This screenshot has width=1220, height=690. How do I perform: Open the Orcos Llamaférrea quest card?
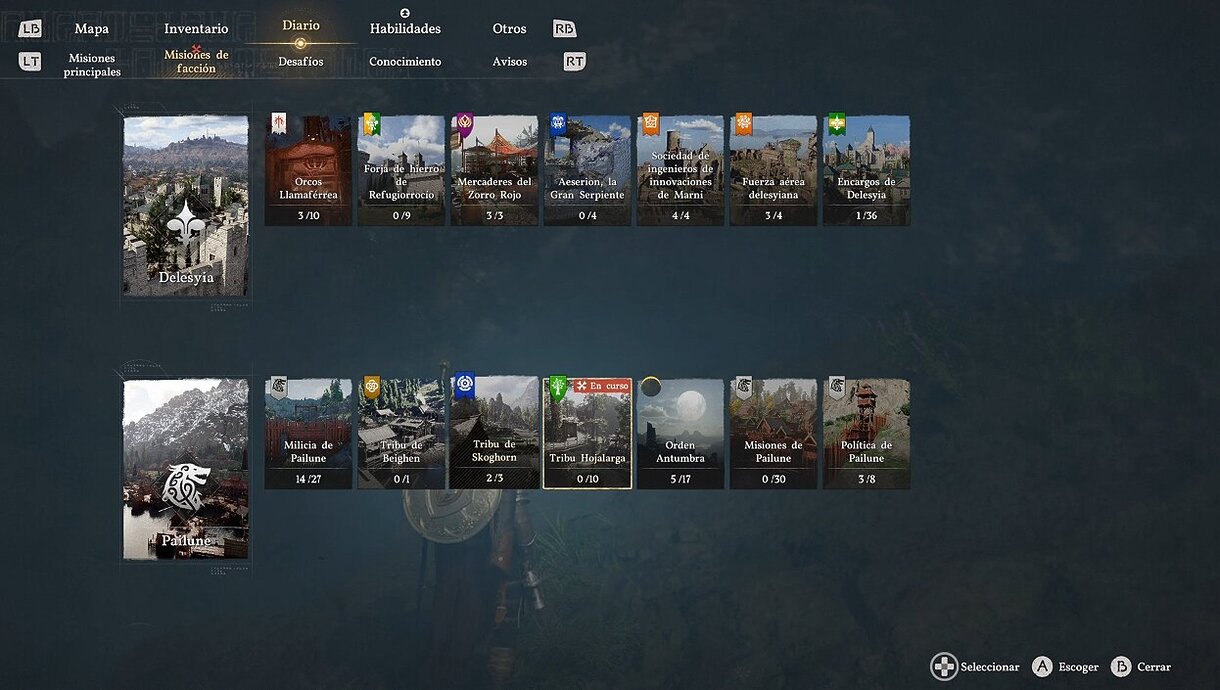308,170
